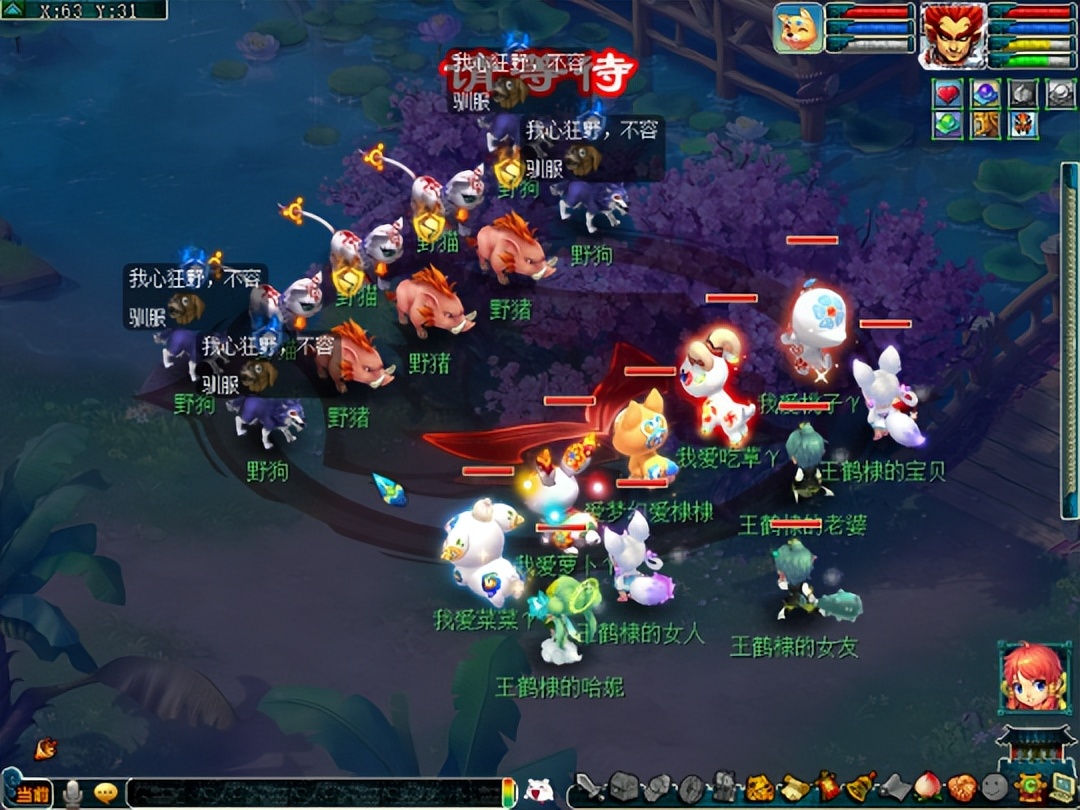Image resolution: width=1080 pixels, height=810 pixels.
Task: Open the yellow scroll toolbar icon
Action: (x=794, y=788)
